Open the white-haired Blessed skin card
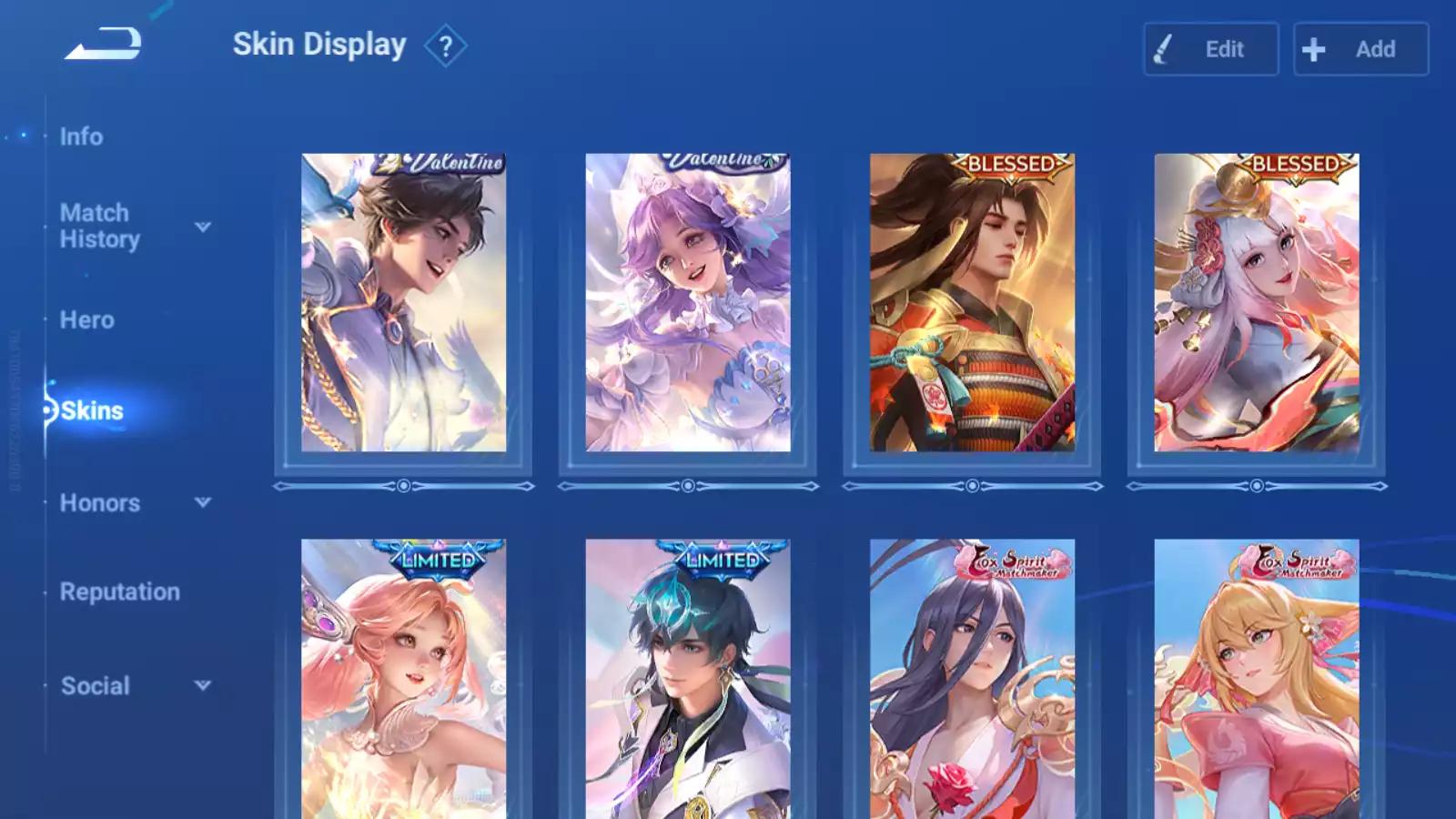 (x=1257, y=303)
